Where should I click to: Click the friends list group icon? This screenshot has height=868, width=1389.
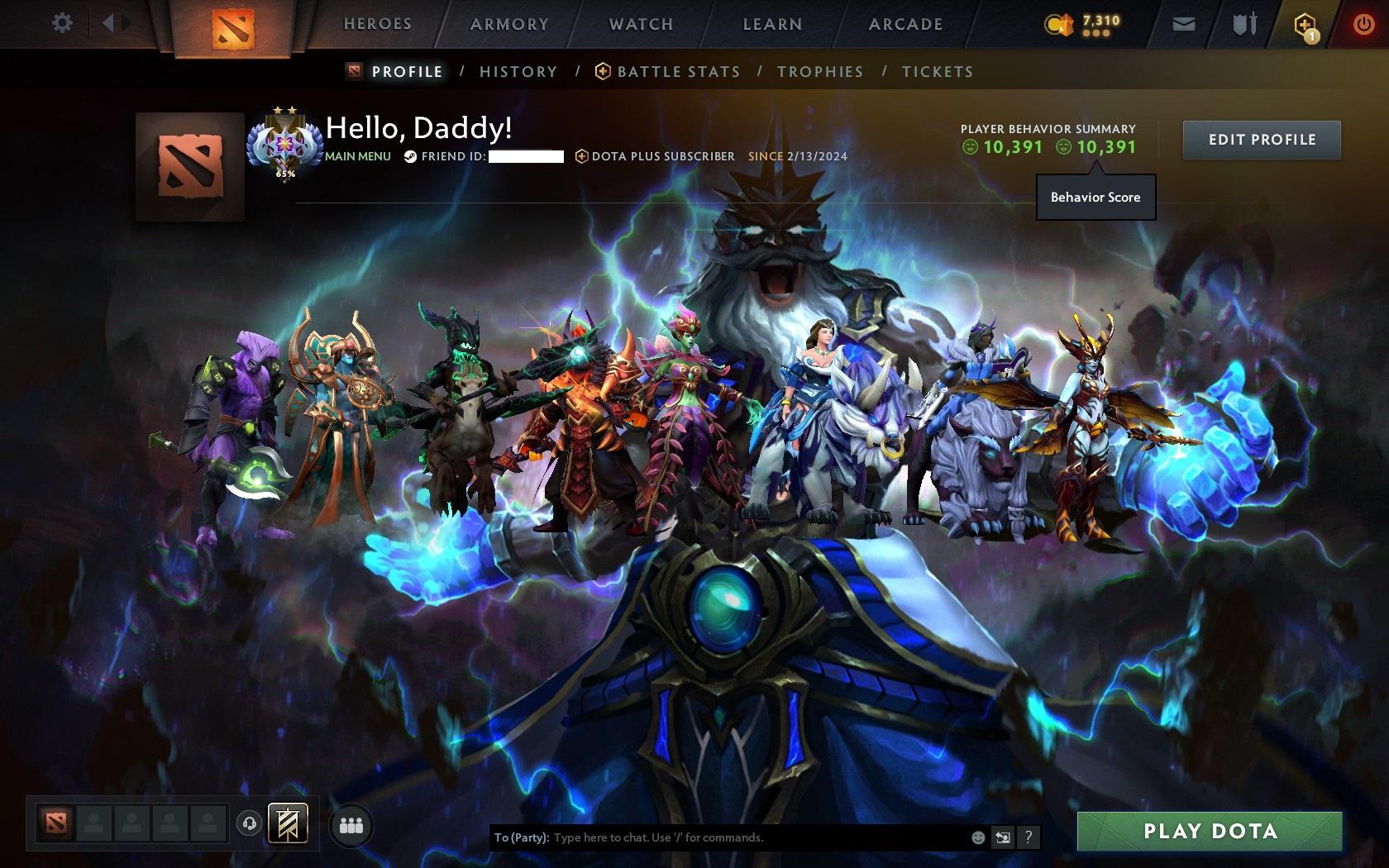tap(351, 824)
